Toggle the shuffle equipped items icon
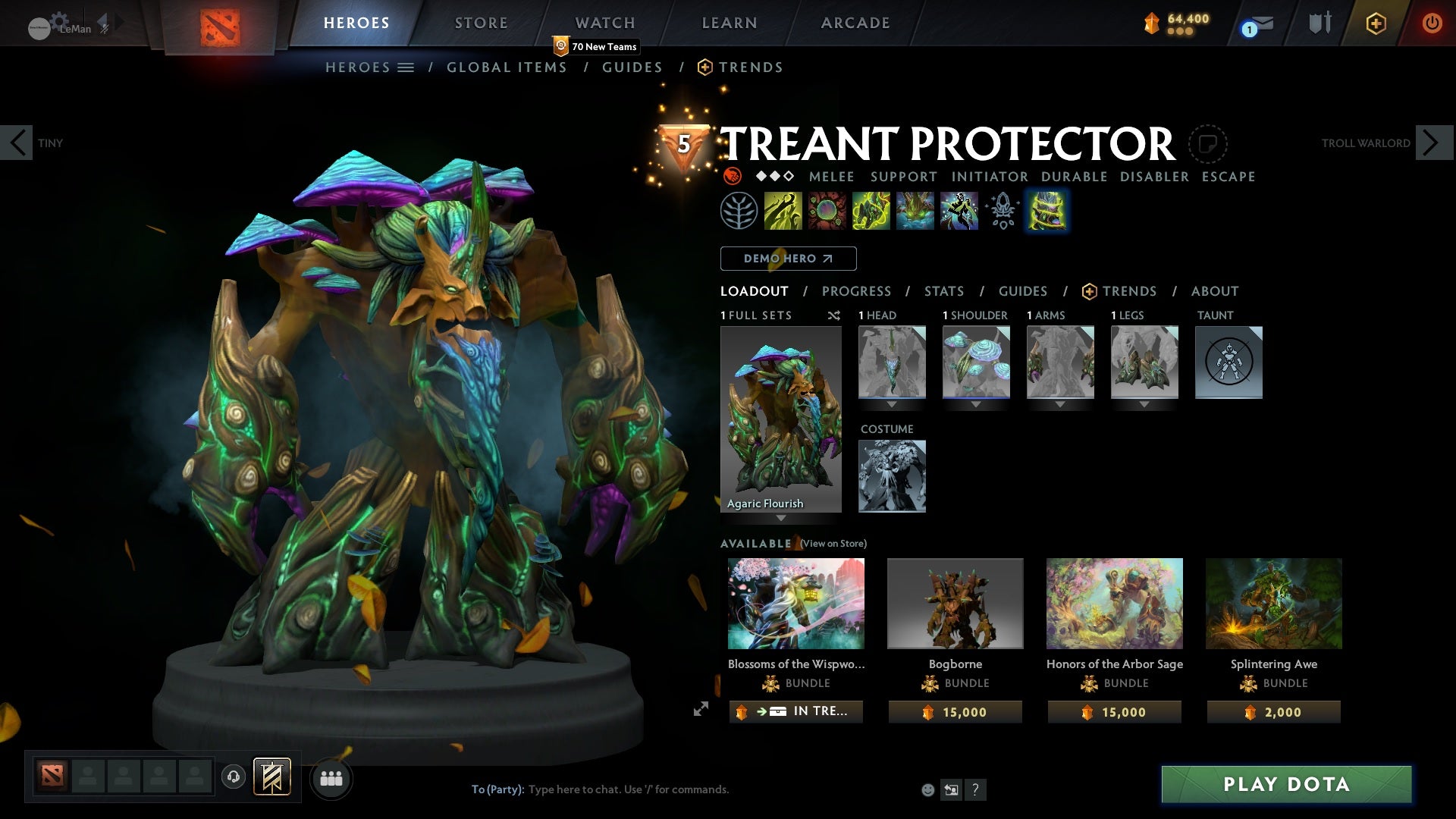The image size is (1456, 819). 834,315
